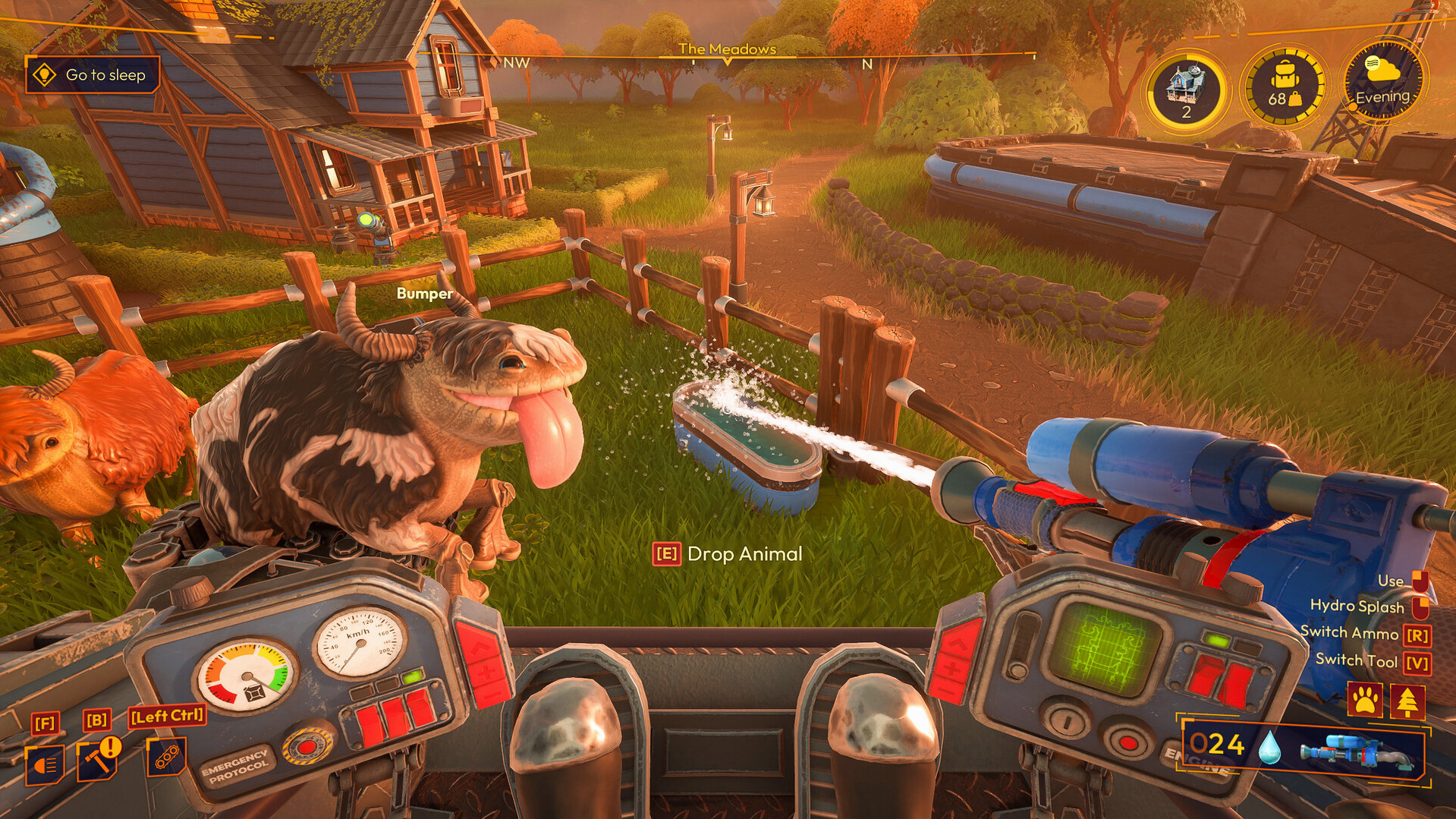Activate the tank tracks icon
Image resolution: width=1456 pixels, height=819 pixels.
pyautogui.click(x=166, y=757)
